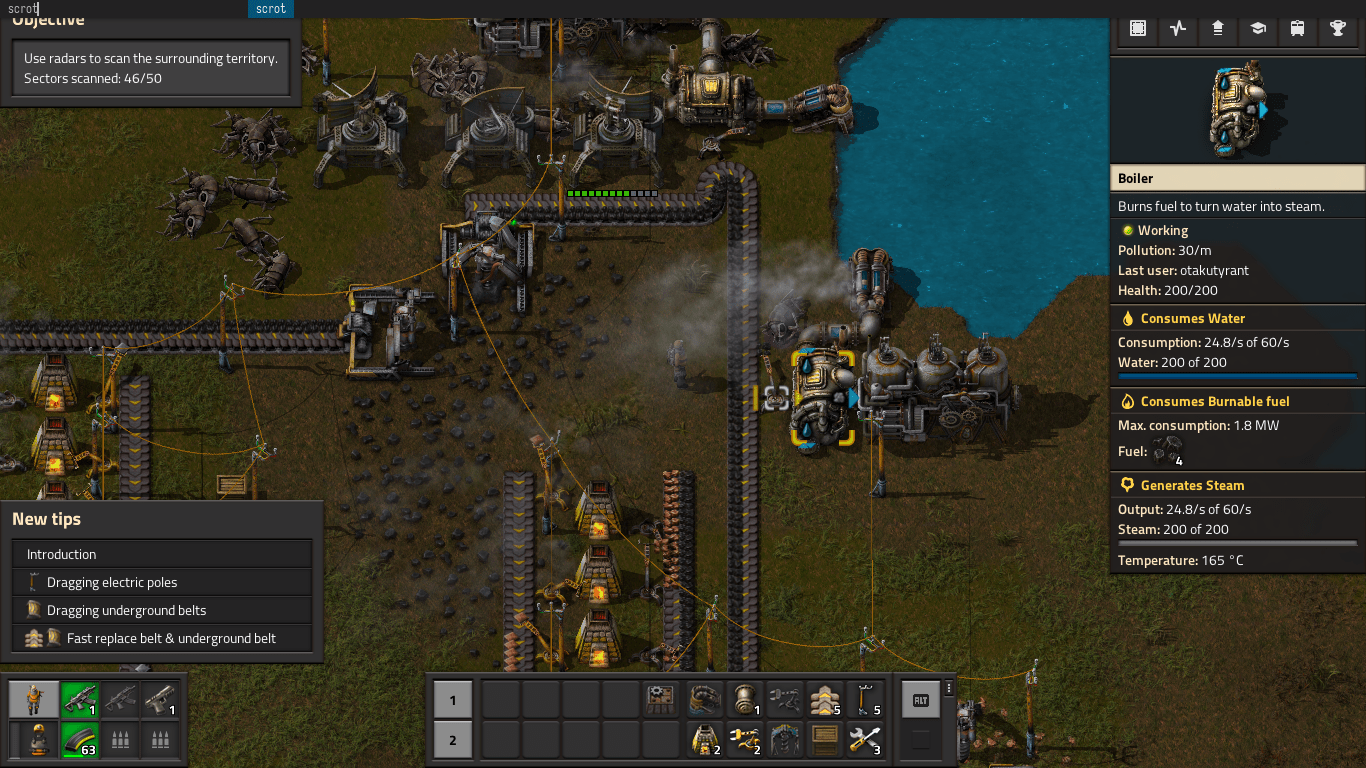Select quickbar page 1 button
The height and width of the screenshot is (768, 1366).
click(453, 700)
